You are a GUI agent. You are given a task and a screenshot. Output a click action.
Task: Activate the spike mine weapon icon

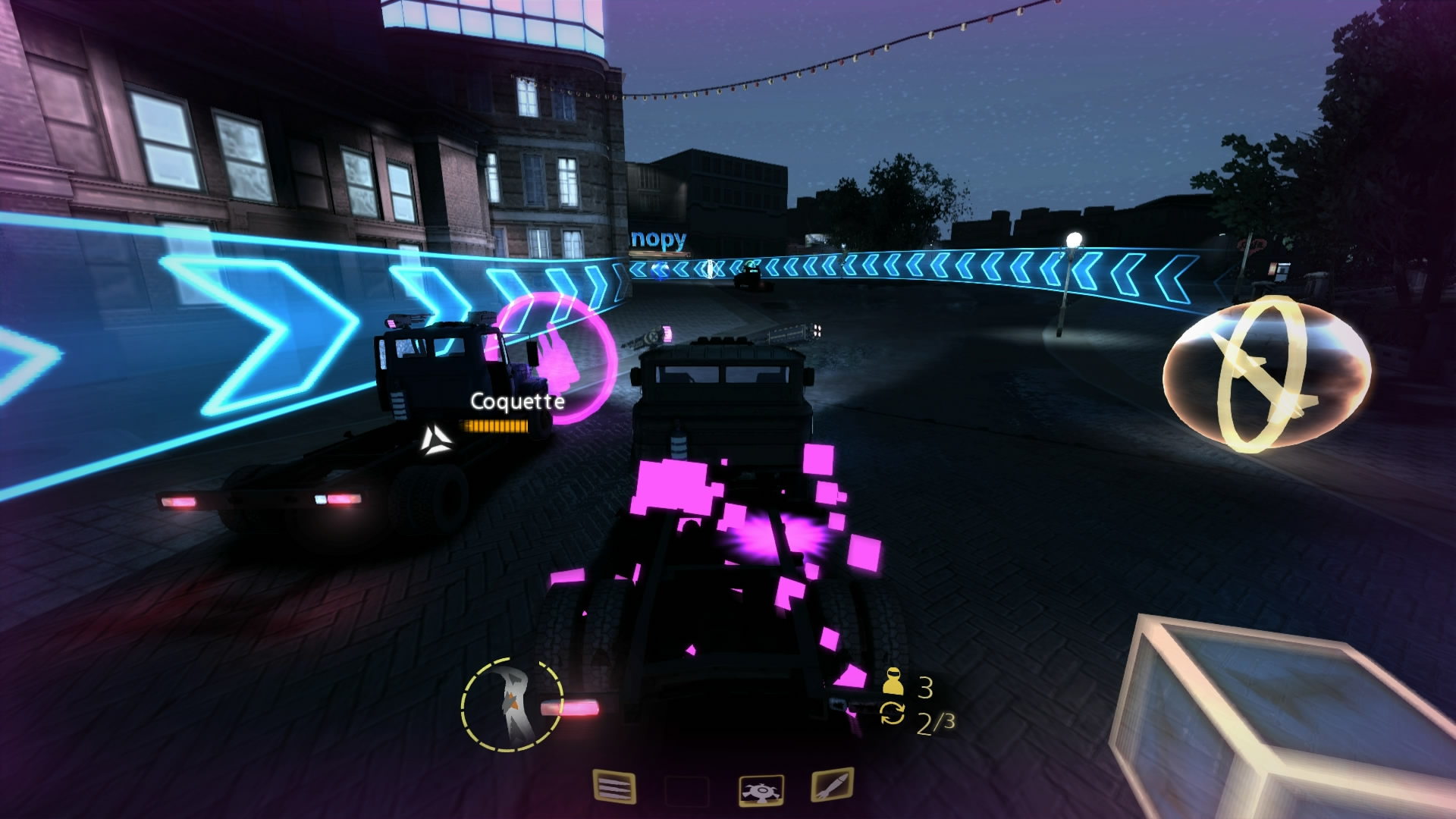coord(762,789)
